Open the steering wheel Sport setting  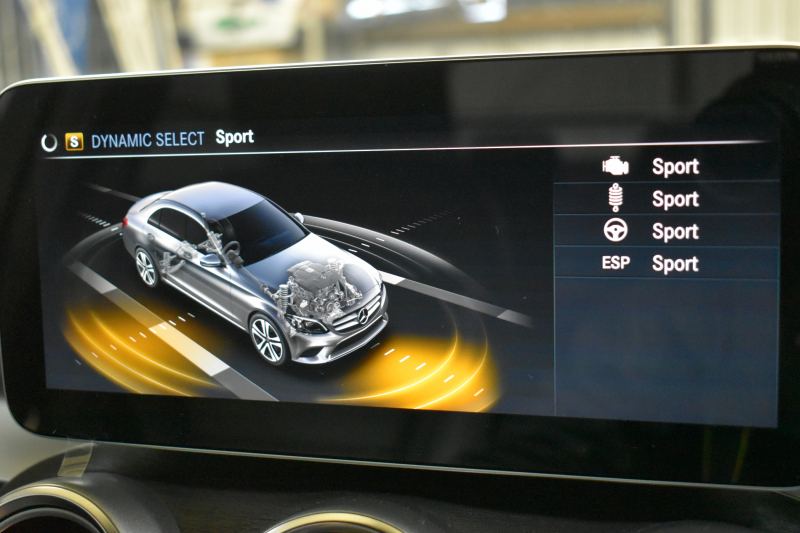tap(665, 231)
